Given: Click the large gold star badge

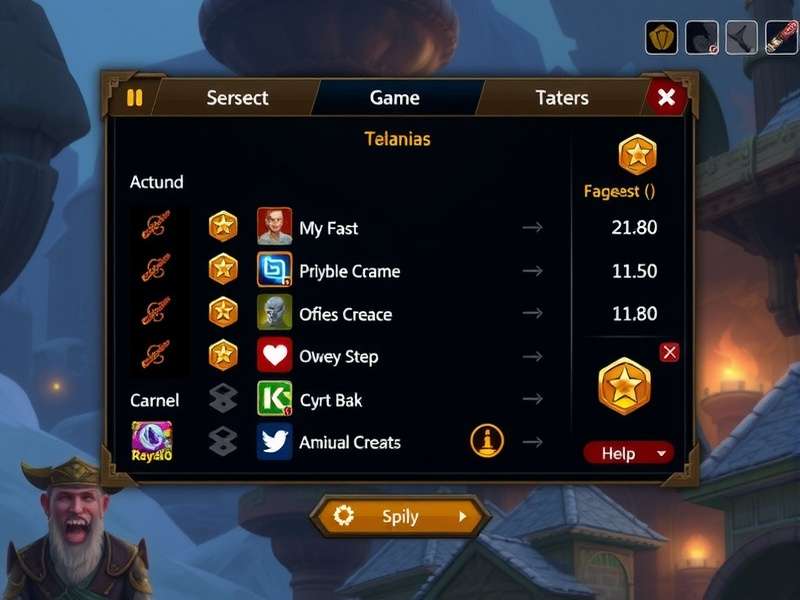Looking at the screenshot, I should click(x=624, y=385).
